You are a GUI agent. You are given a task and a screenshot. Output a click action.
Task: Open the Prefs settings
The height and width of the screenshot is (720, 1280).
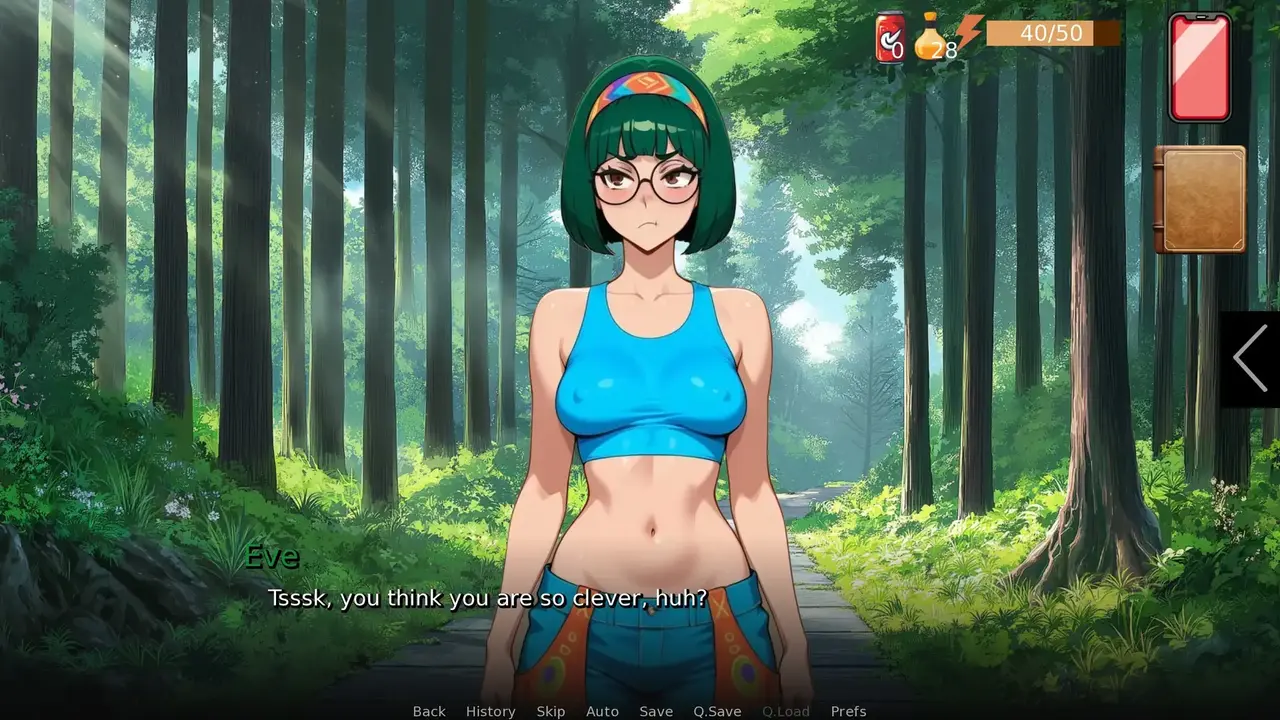coord(848,711)
